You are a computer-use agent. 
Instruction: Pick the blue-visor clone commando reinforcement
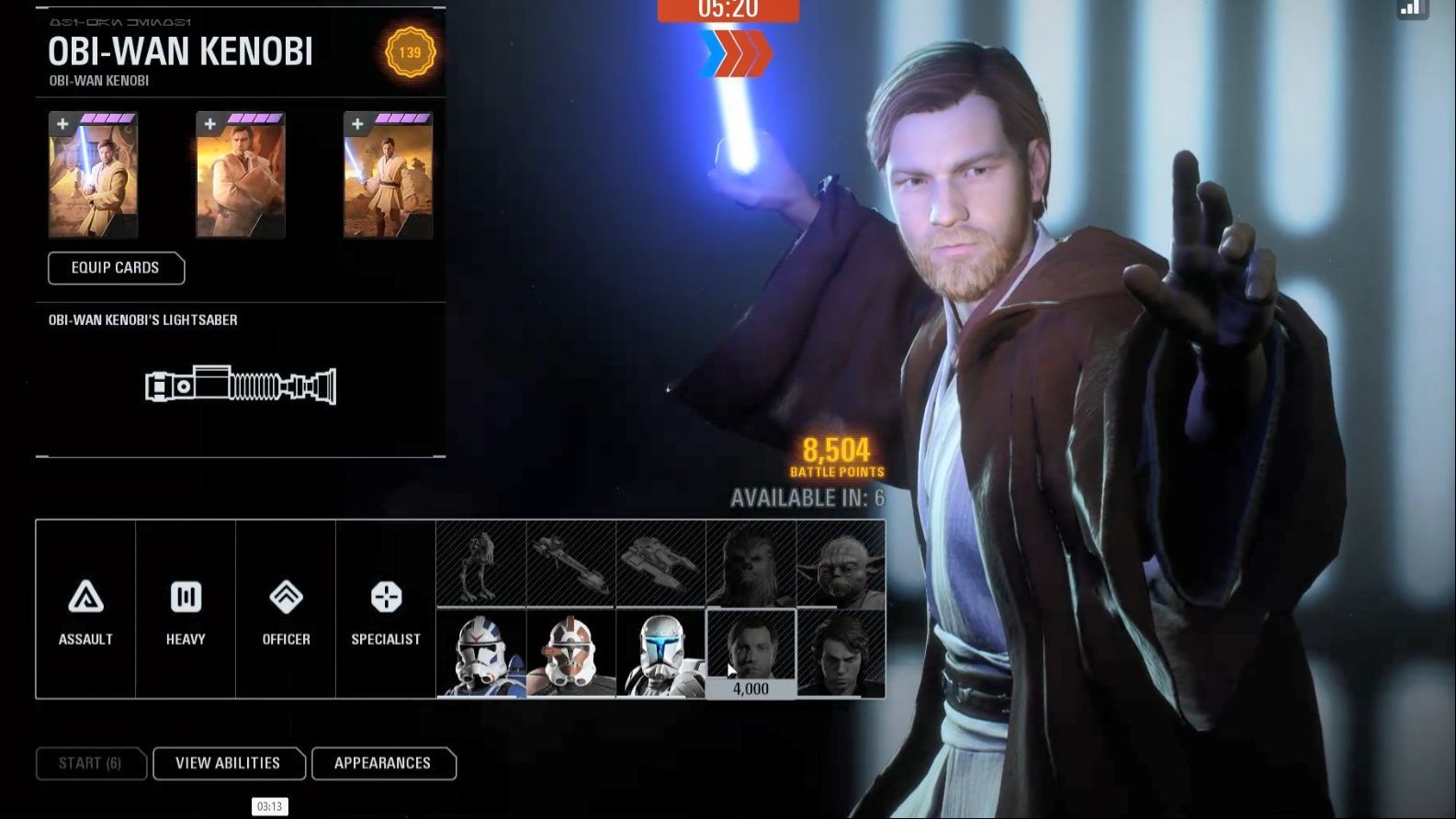click(x=660, y=654)
